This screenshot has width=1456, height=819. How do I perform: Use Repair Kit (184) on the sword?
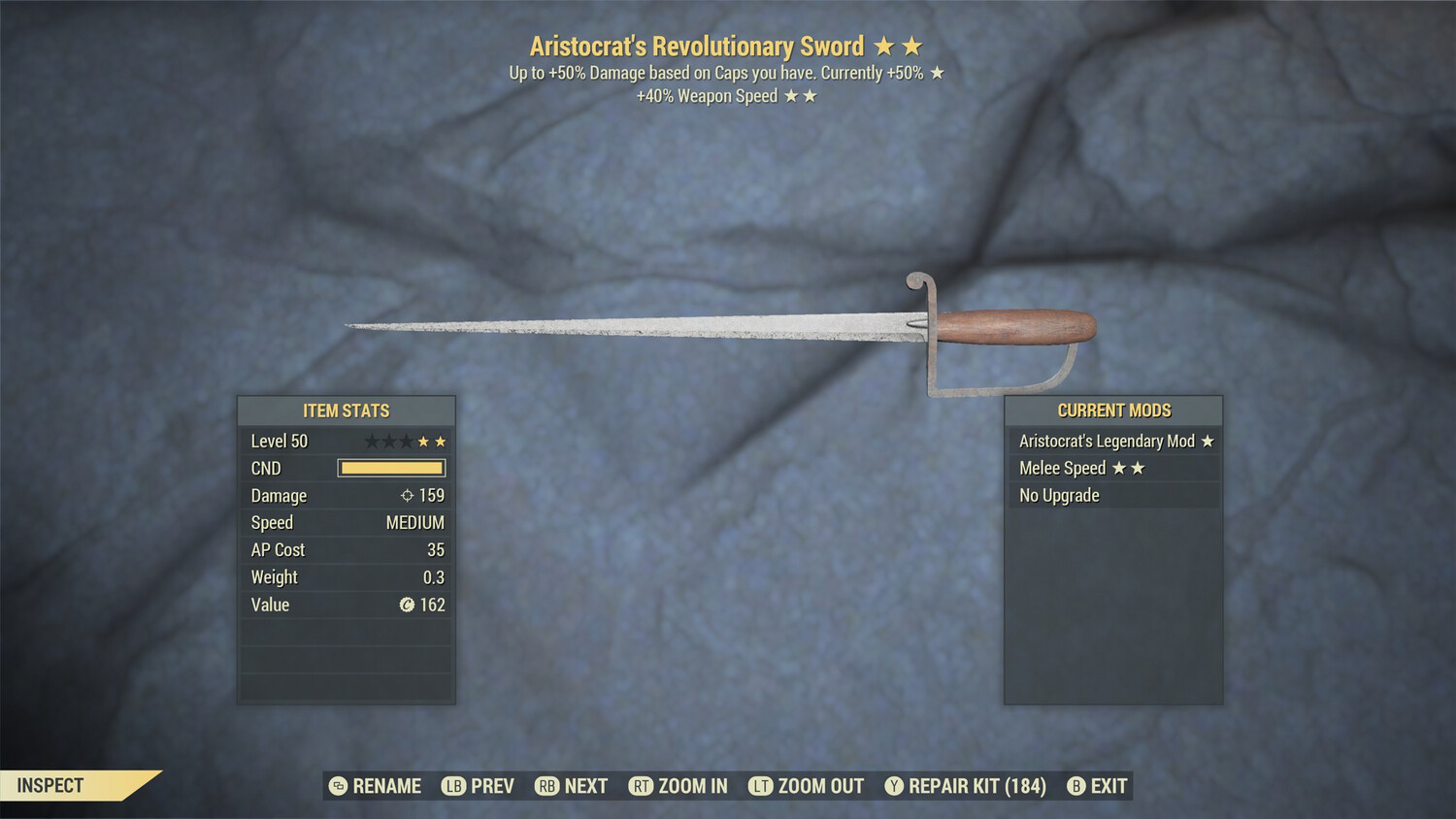(966, 786)
